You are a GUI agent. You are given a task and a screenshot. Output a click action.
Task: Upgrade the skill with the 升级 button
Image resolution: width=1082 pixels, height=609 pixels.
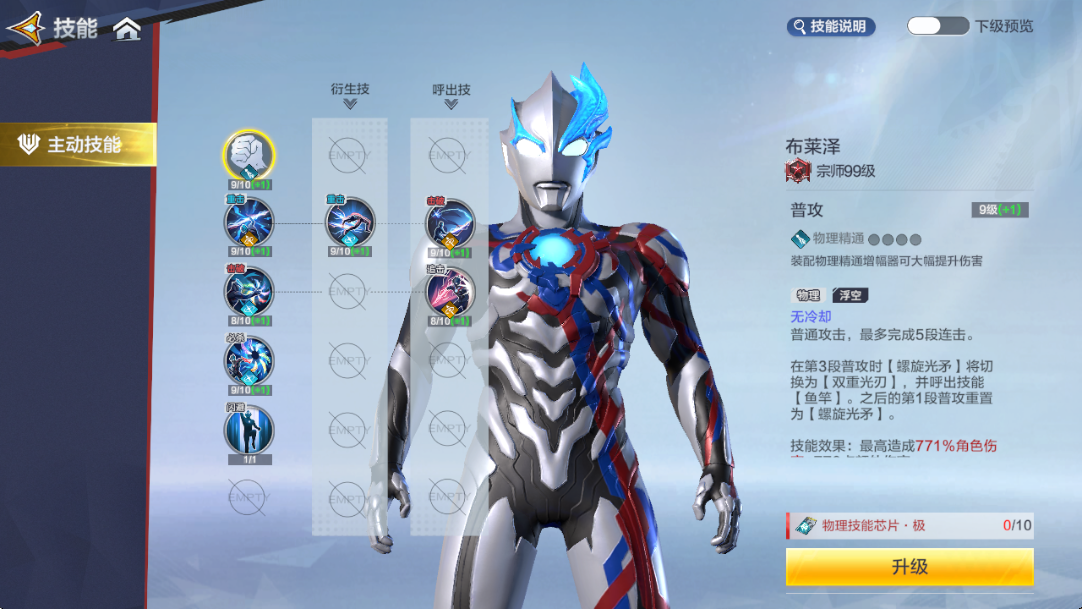coord(909,567)
